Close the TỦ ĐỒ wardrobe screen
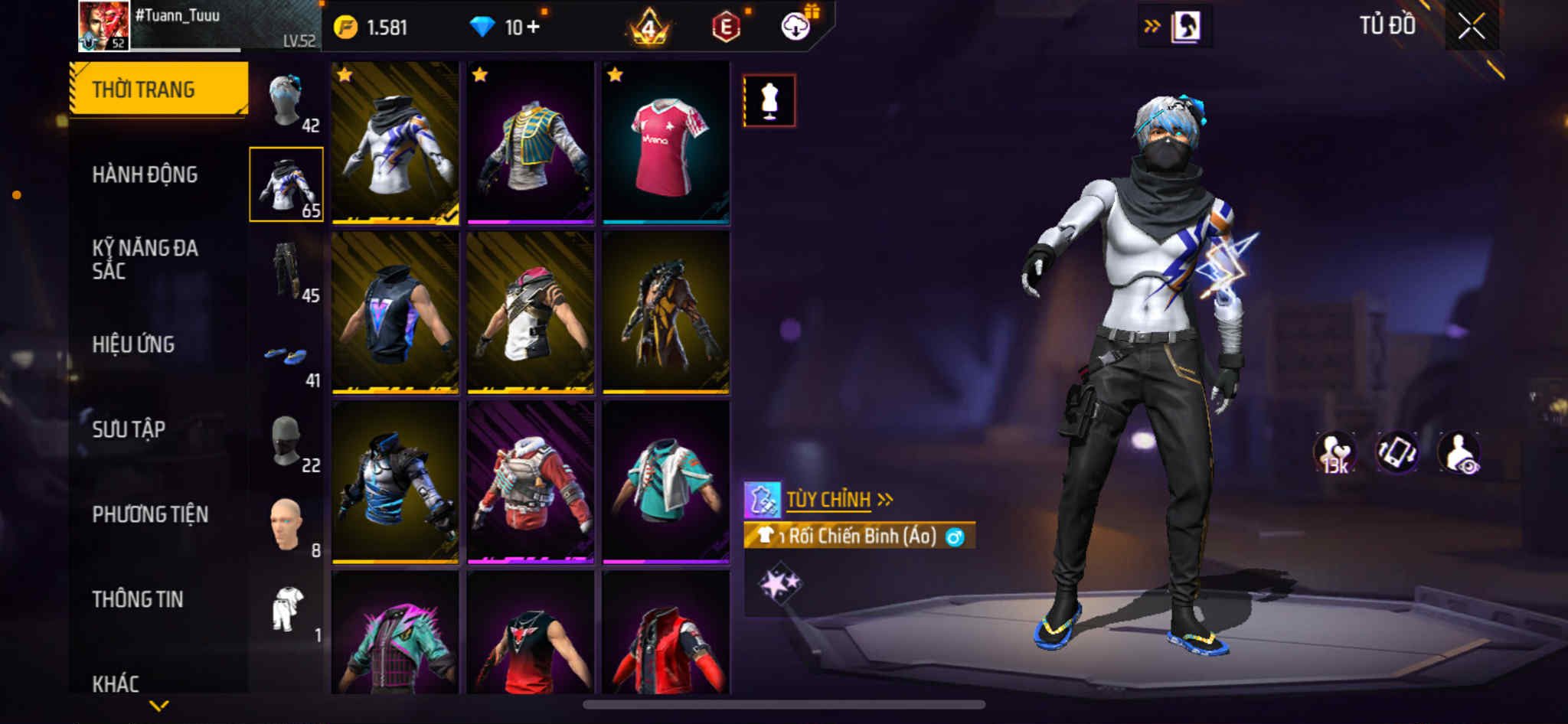The width and height of the screenshot is (1568, 724). pos(1471,27)
